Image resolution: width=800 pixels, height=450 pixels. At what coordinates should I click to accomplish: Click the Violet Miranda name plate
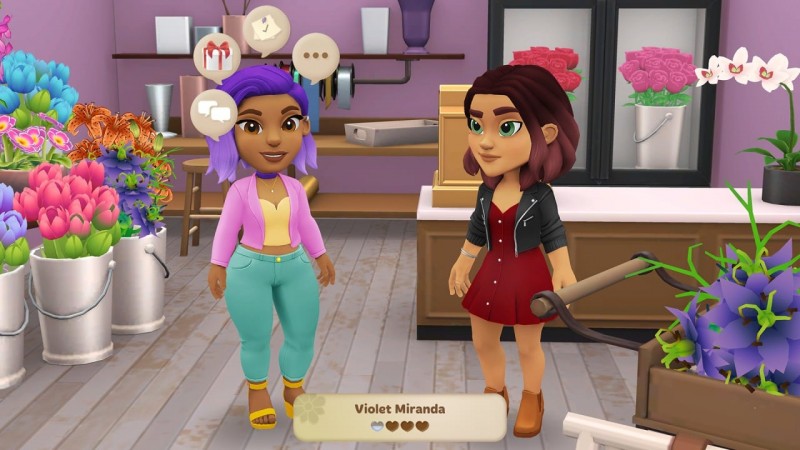[x=399, y=417]
